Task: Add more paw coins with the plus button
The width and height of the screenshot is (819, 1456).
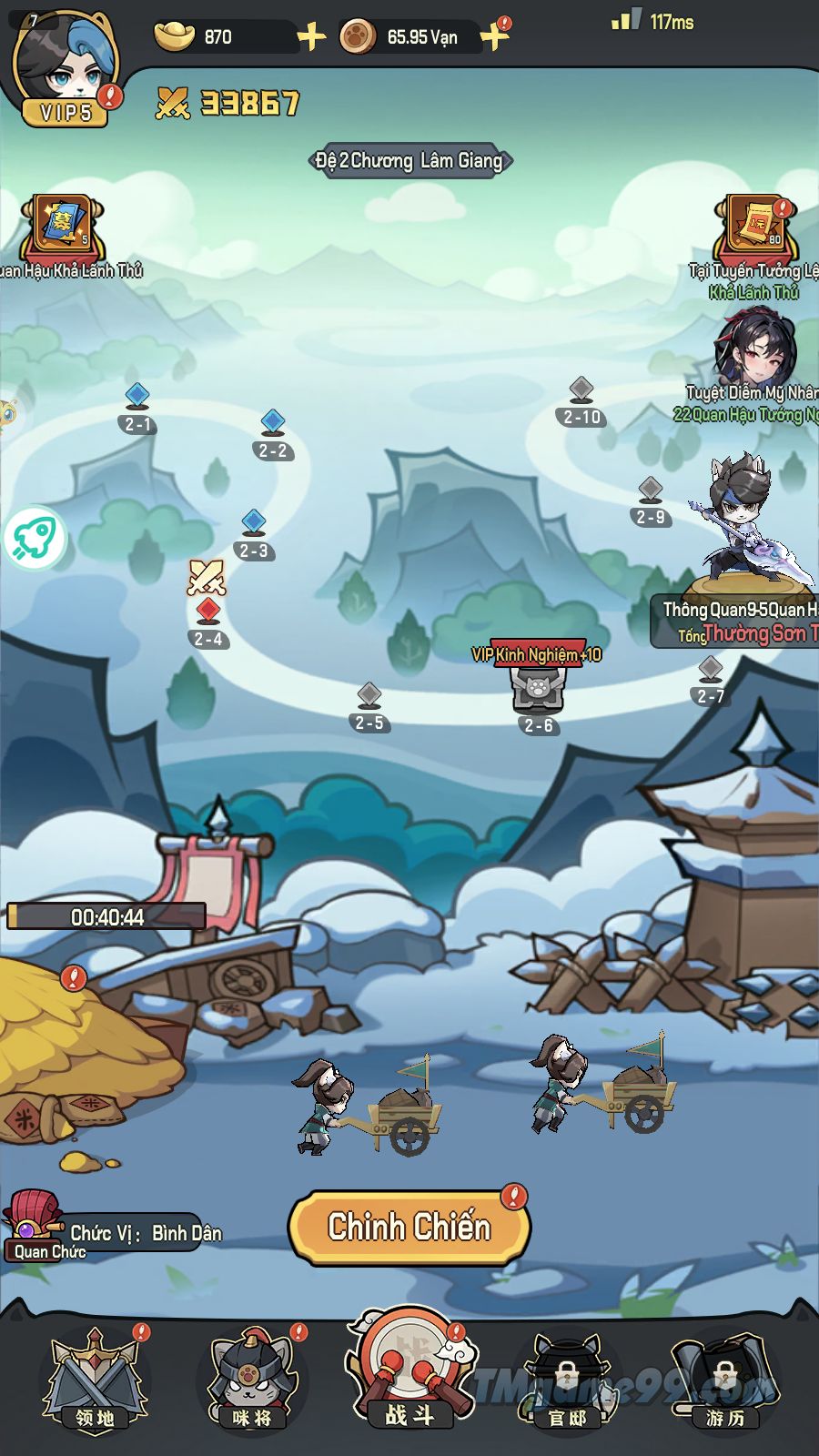Action: coord(494,37)
